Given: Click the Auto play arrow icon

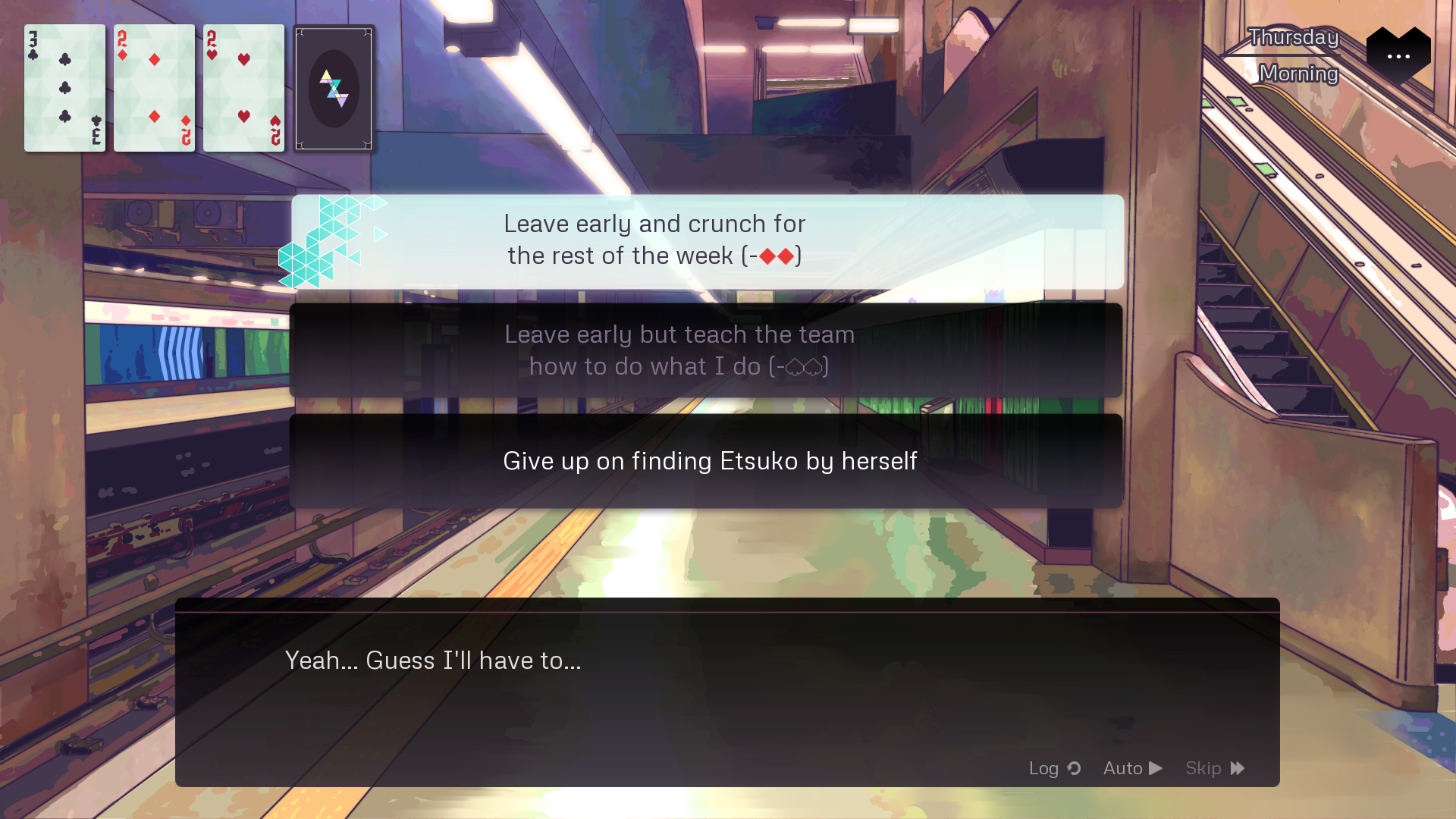Looking at the screenshot, I should tap(1156, 767).
